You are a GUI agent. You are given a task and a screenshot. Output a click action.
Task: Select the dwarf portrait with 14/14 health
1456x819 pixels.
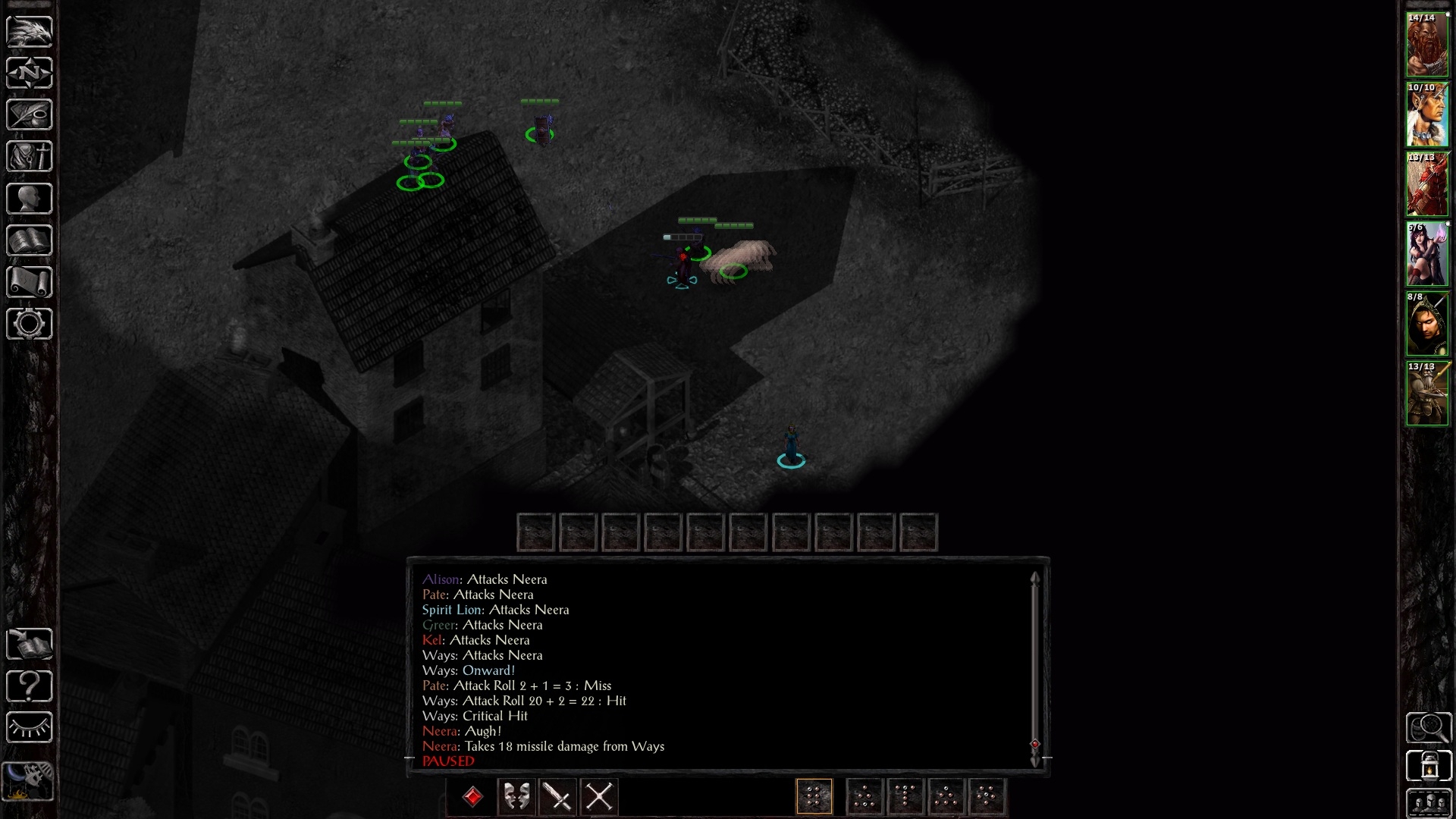tap(1427, 45)
